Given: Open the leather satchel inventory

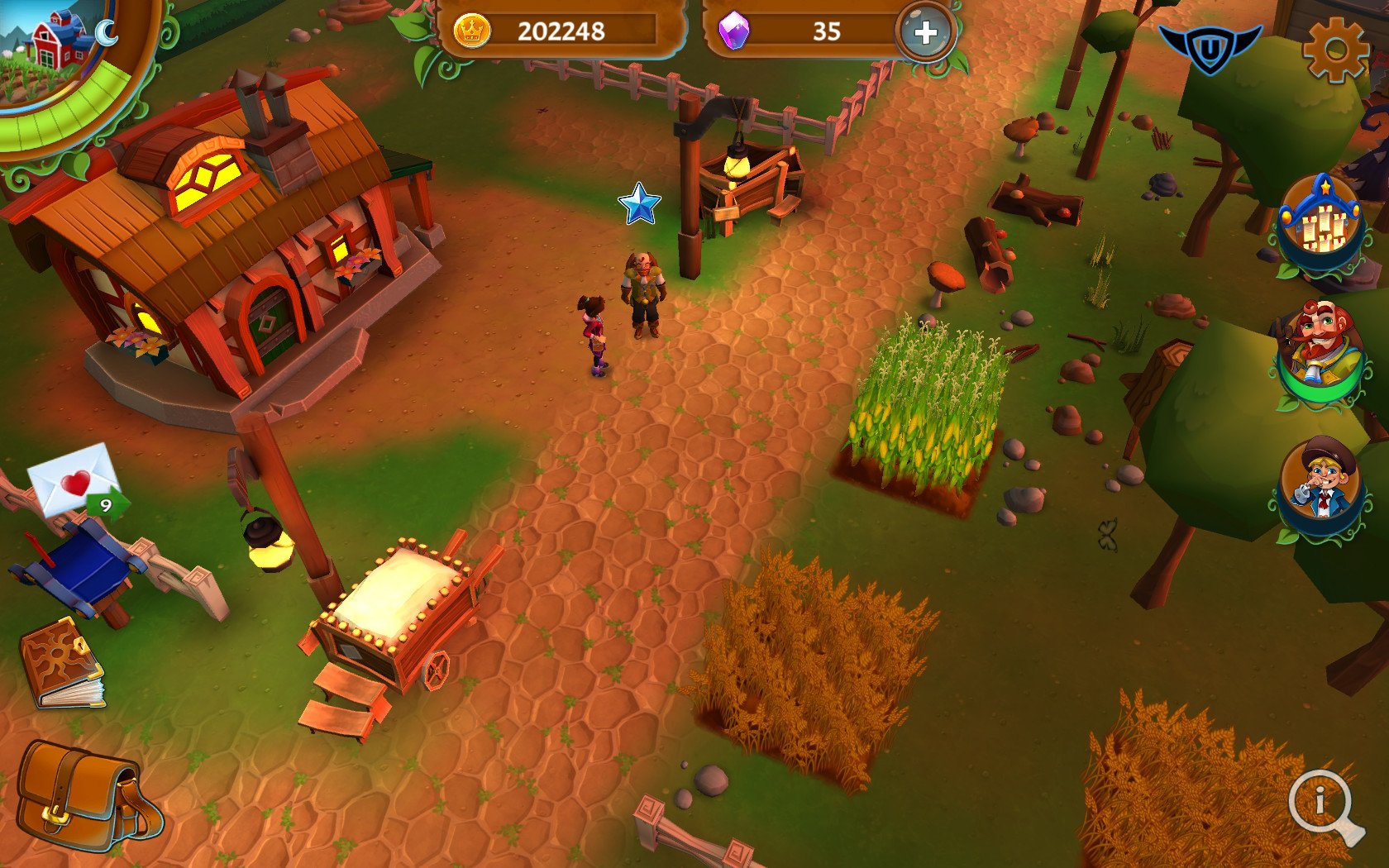Looking at the screenshot, I should point(87,795).
